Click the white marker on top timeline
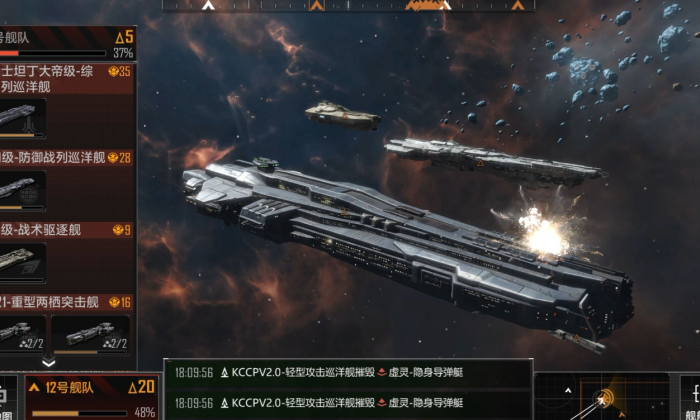The width and height of the screenshot is (700, 420). click(x=208, y=5)
